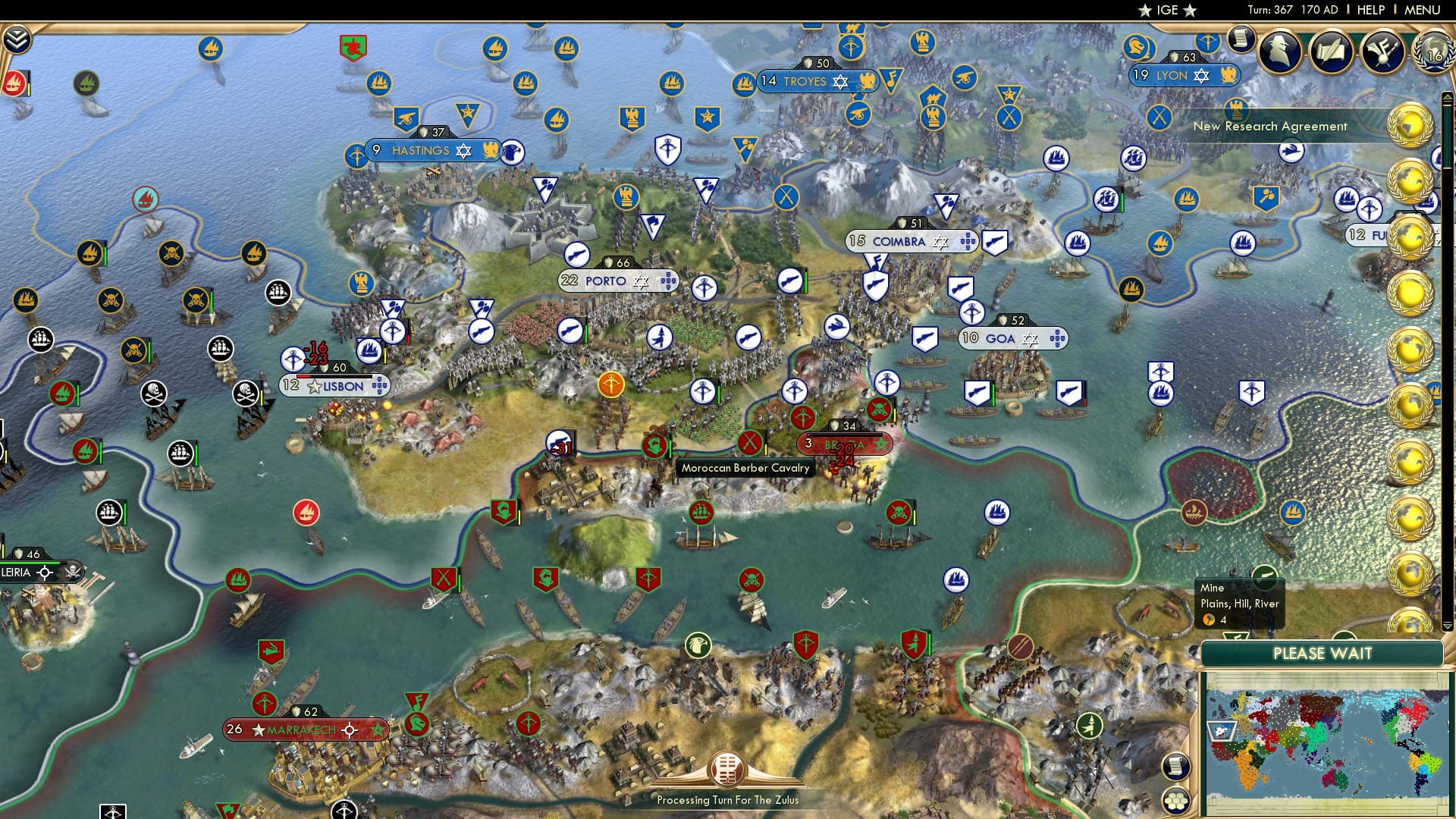Click the New Research Agreement notification banner
The image size is (1456, 819).
click(x=1272, y=127)
